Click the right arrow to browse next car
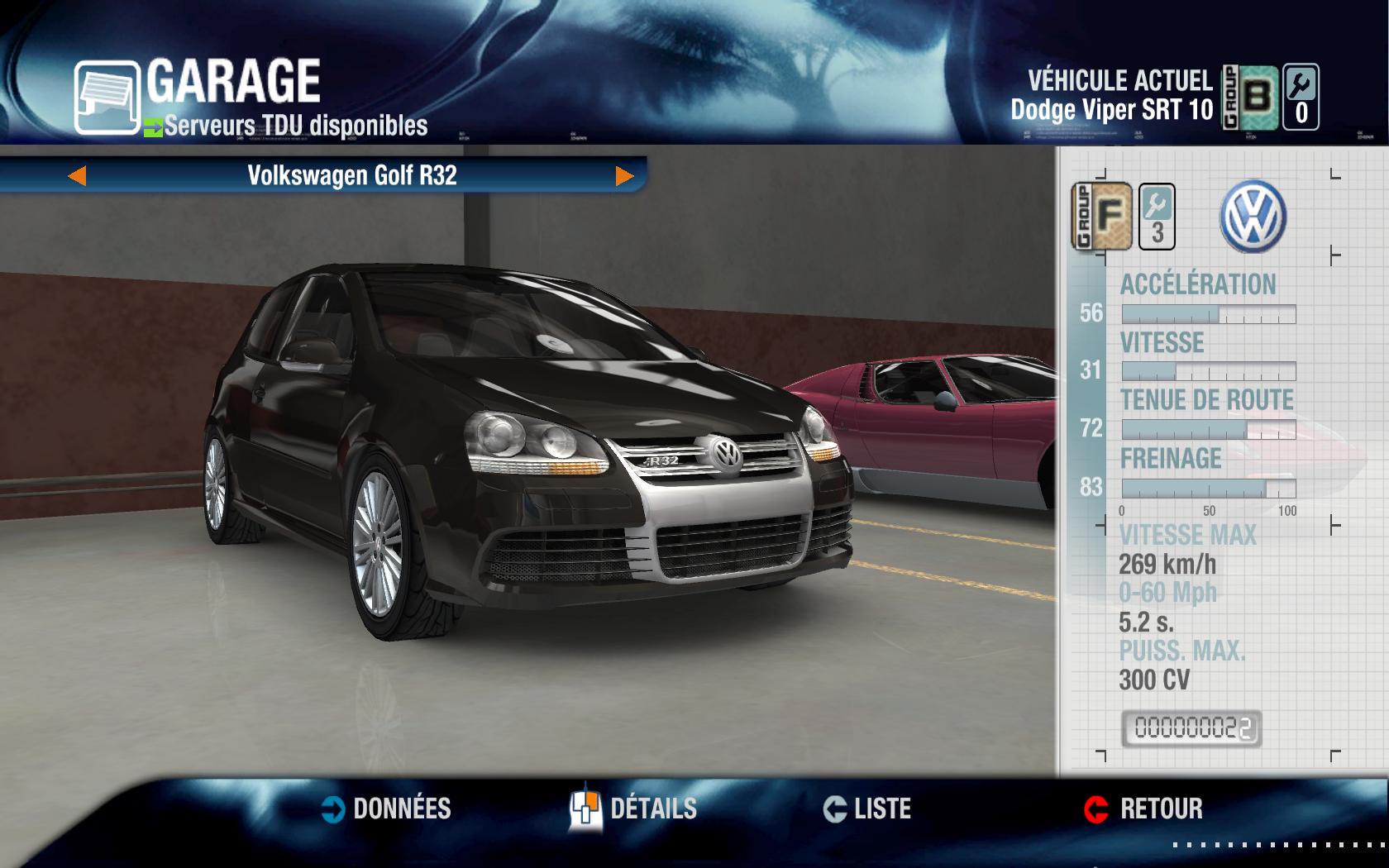This screenshot has width=1389, height=868. 623,176
